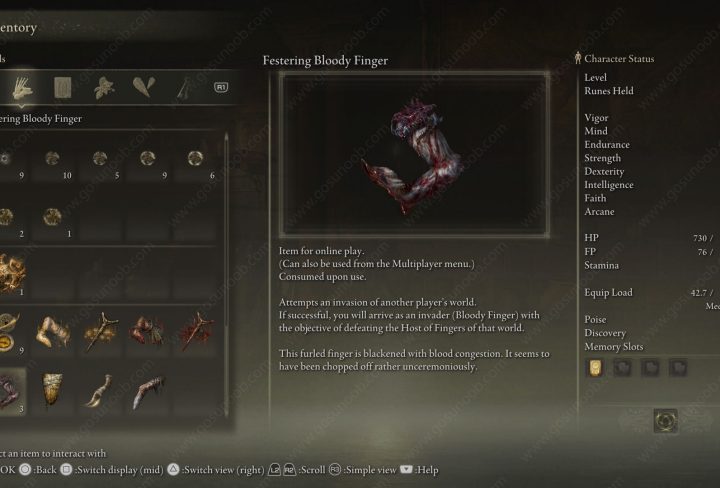Viewport: 720px width, 488px height.
Task: Select the round item stack of 10
Action: click(53, 159)
